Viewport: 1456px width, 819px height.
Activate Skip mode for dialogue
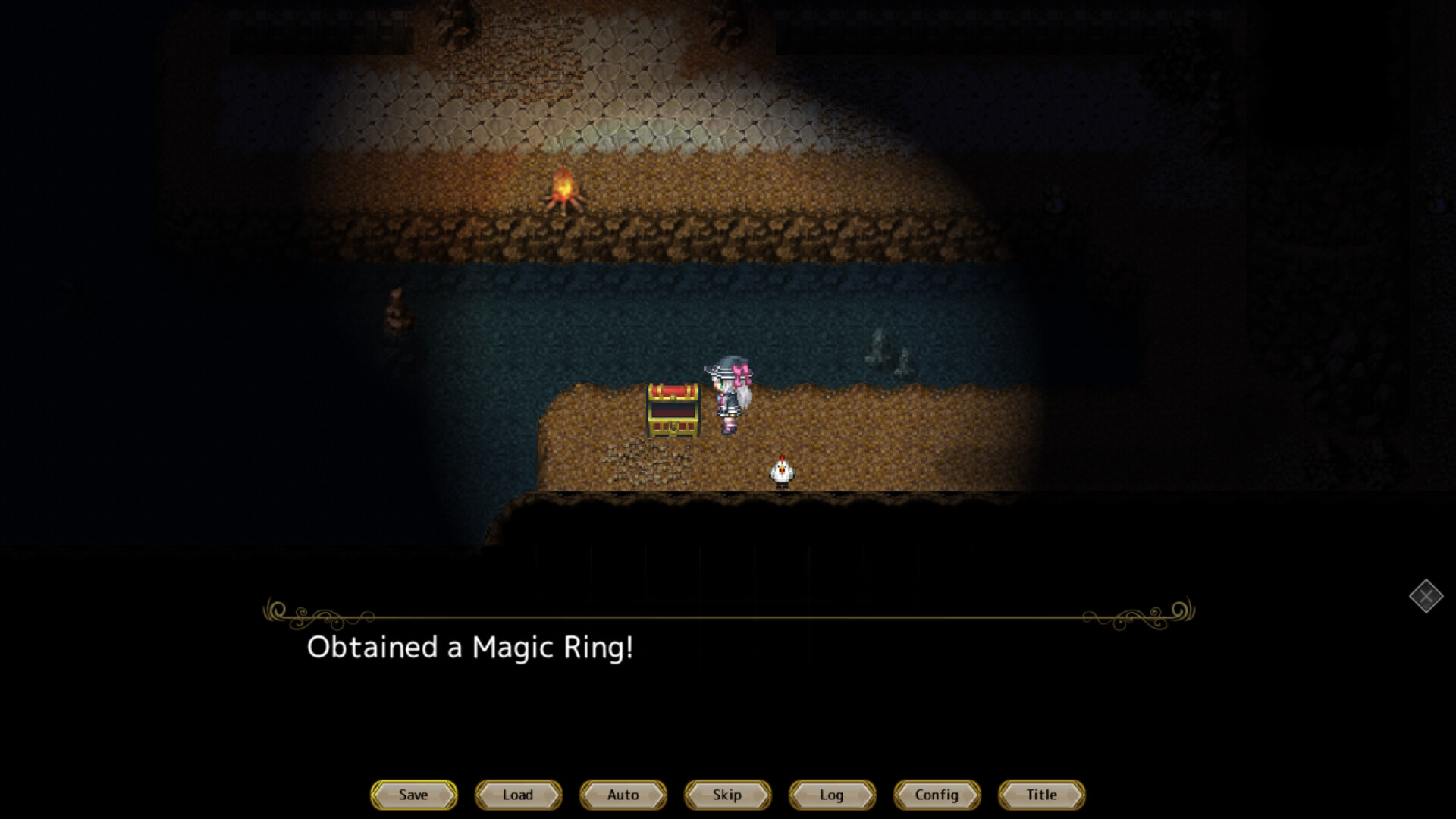click(x=726, y=795)
